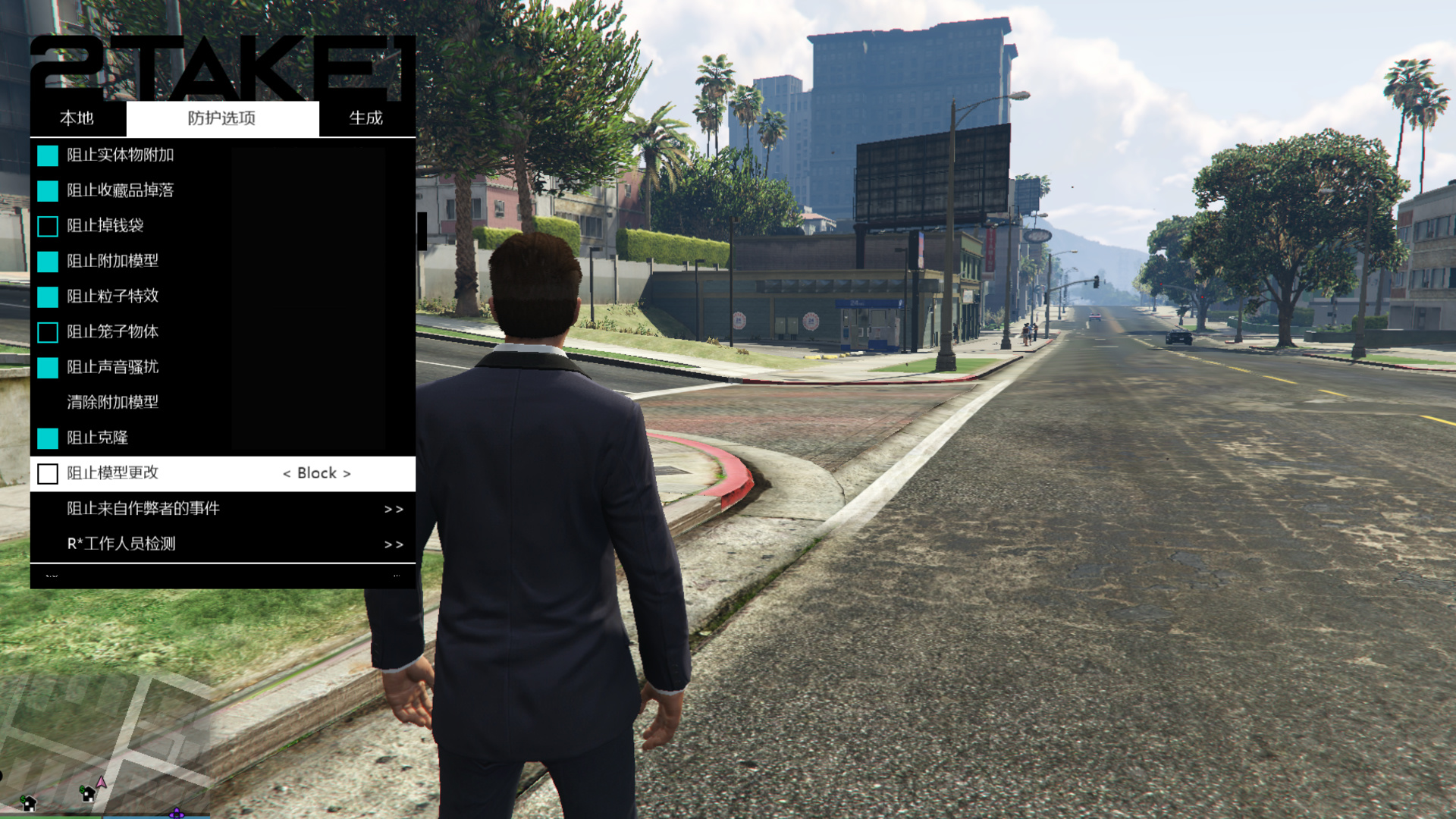Click the pink player arrow on the minimap
The width and height of the screenshot is (1456, 819).
point(101,783)
